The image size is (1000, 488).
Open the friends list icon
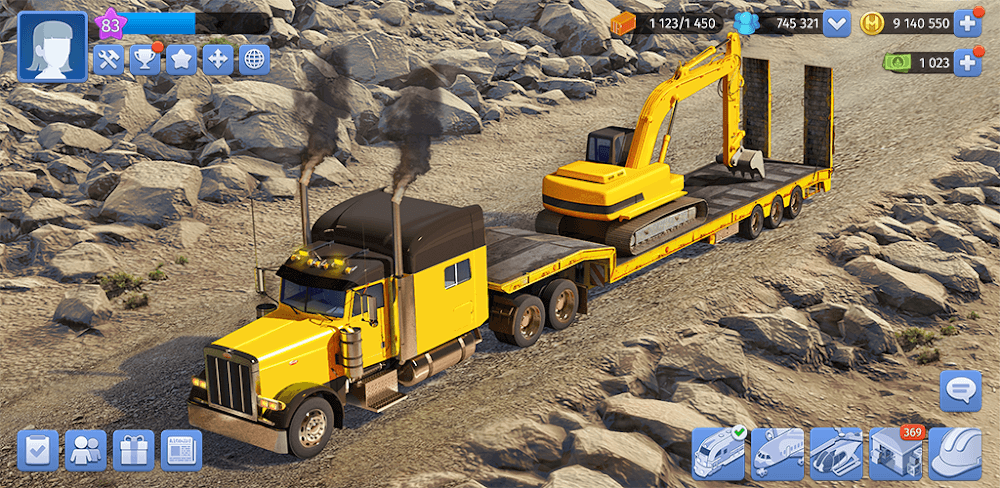(86, 450)
